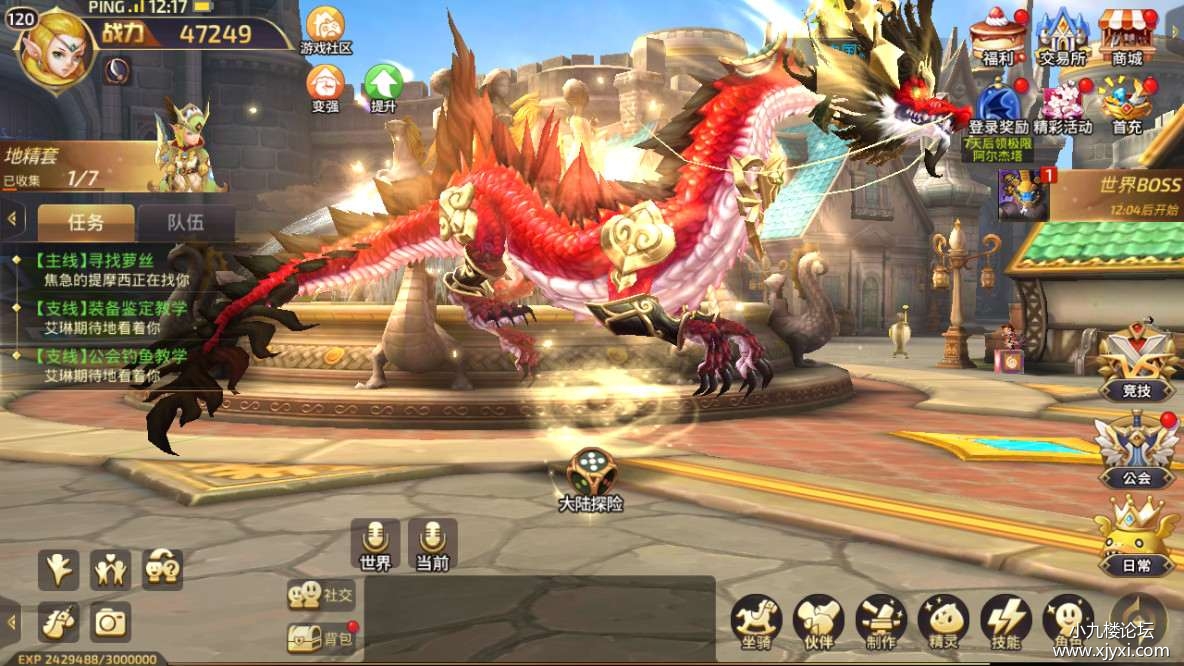The height and width of the screenshot is (666, 1184).
Task: Open the 日常 daily activities
Action: [1135, 538]
